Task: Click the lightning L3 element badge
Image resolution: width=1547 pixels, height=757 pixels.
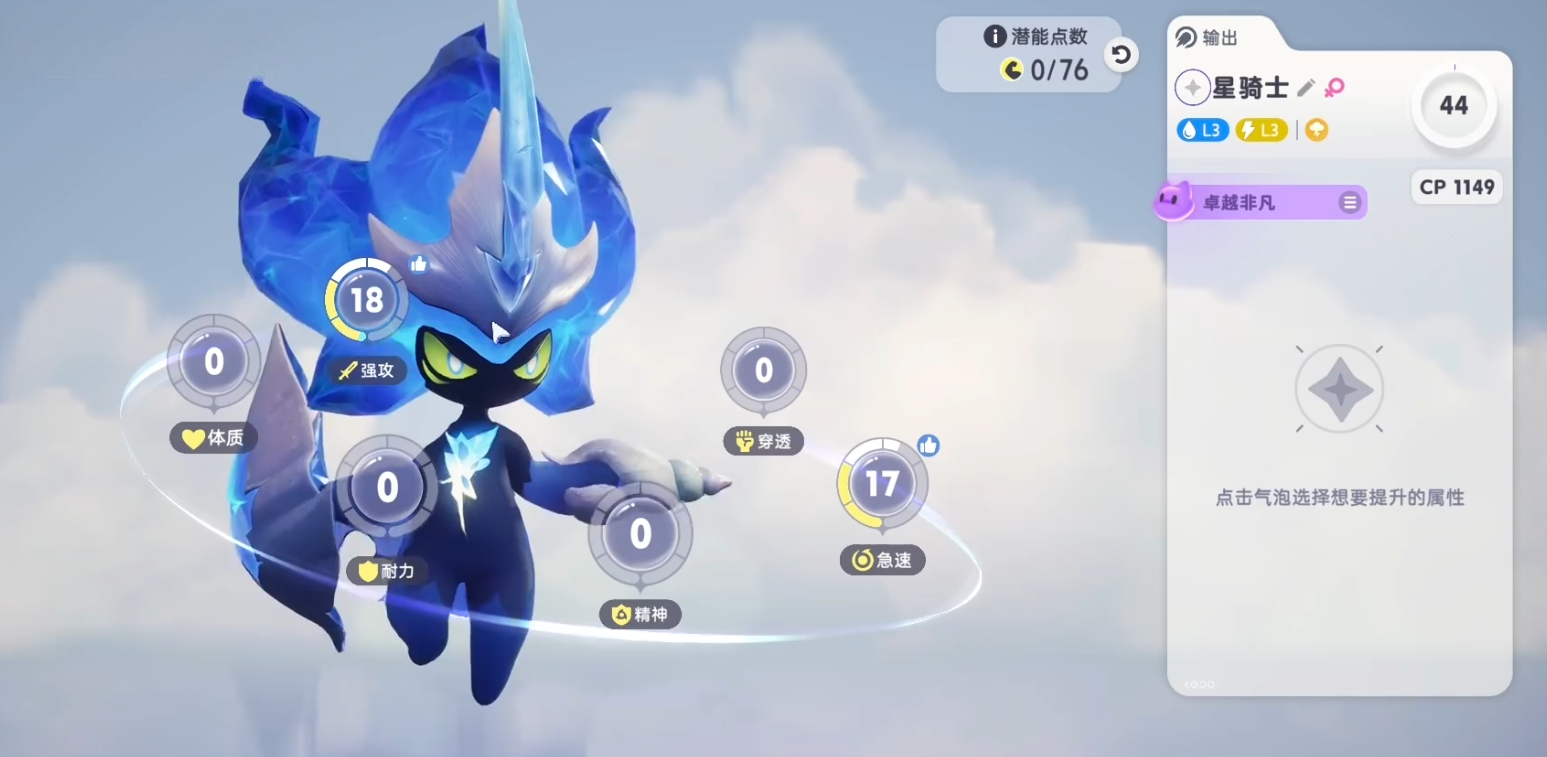Action: click(x=1260, y=130)
